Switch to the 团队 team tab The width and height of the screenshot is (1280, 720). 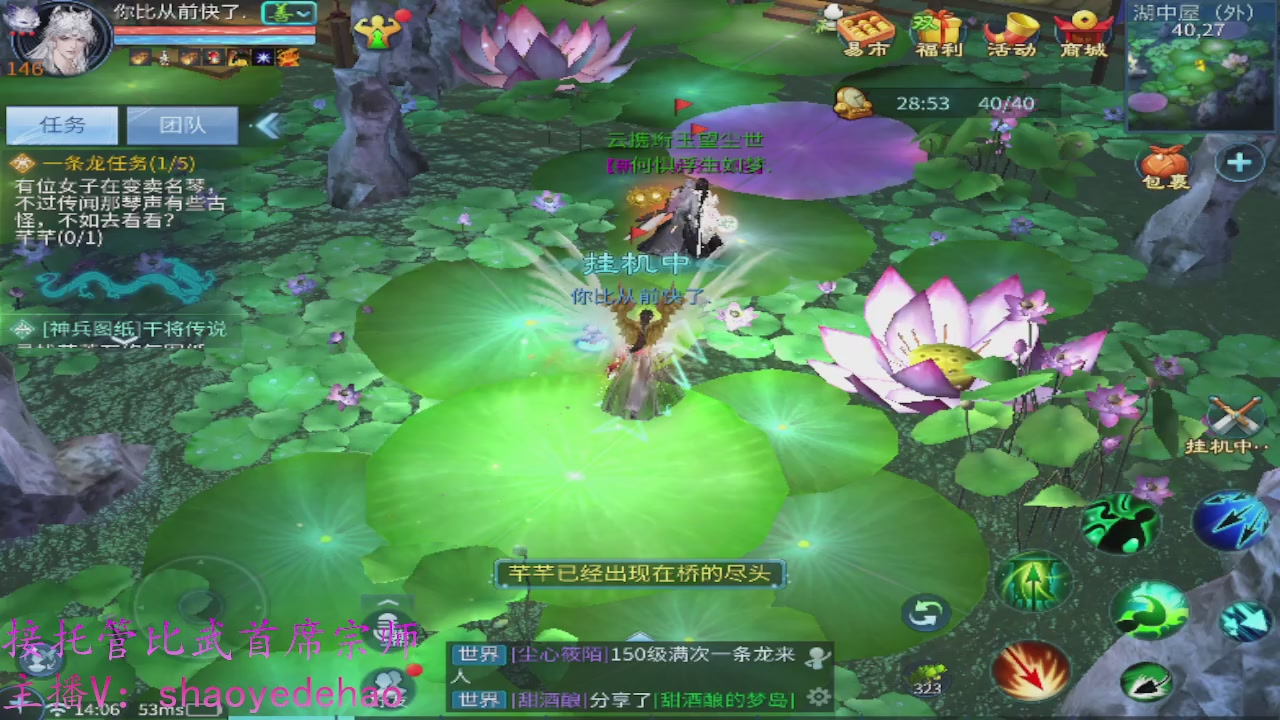point(182,125)
